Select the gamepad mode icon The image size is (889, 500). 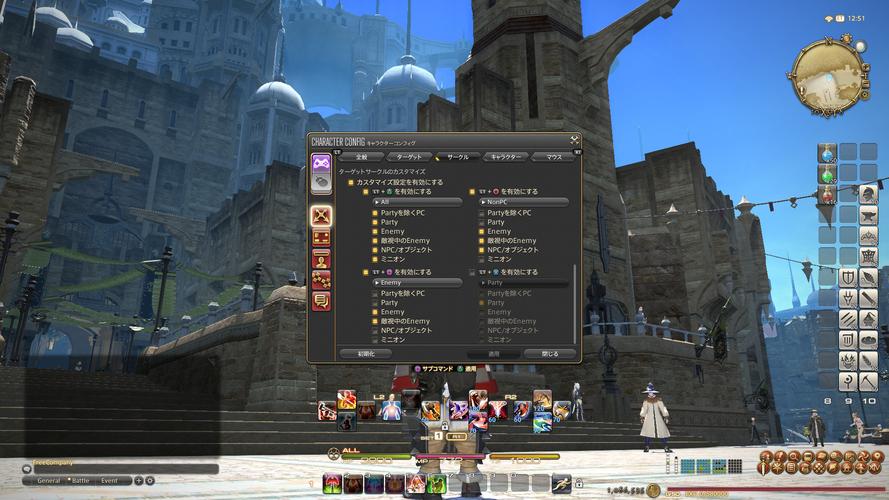pyautogui.click(x=321, y=163)
